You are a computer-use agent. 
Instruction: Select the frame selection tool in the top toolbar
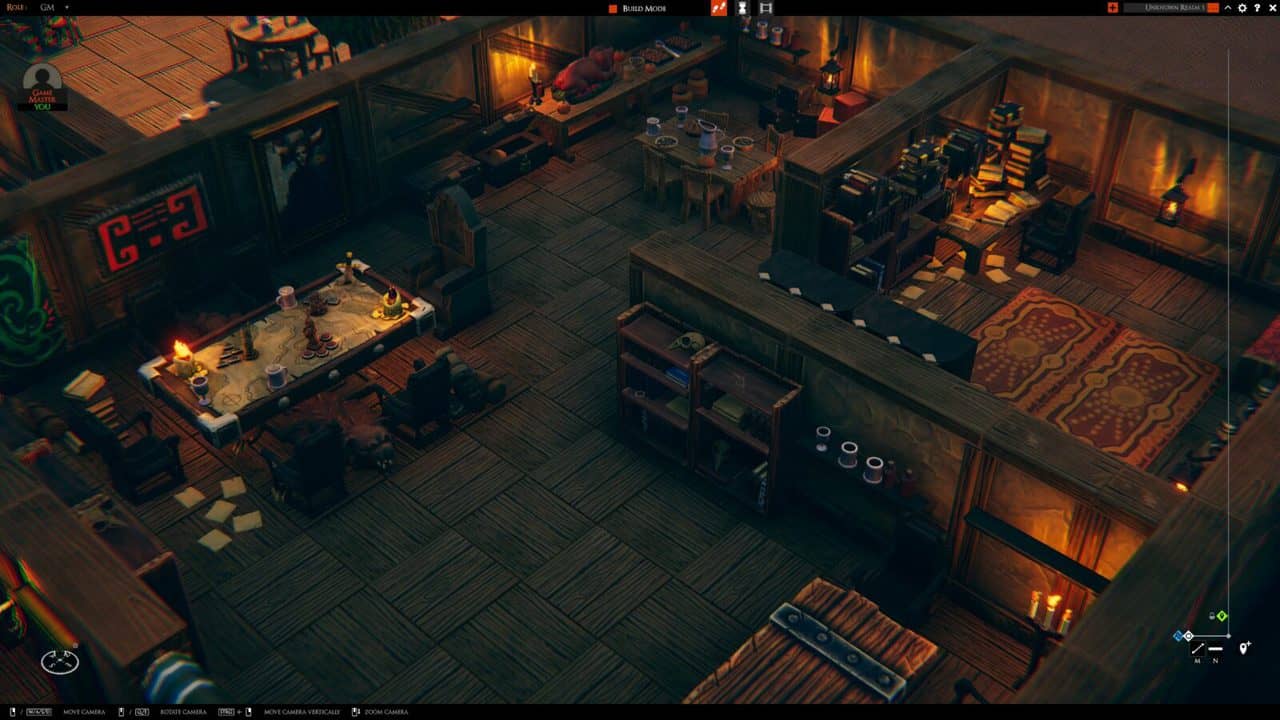coord(766,9)
